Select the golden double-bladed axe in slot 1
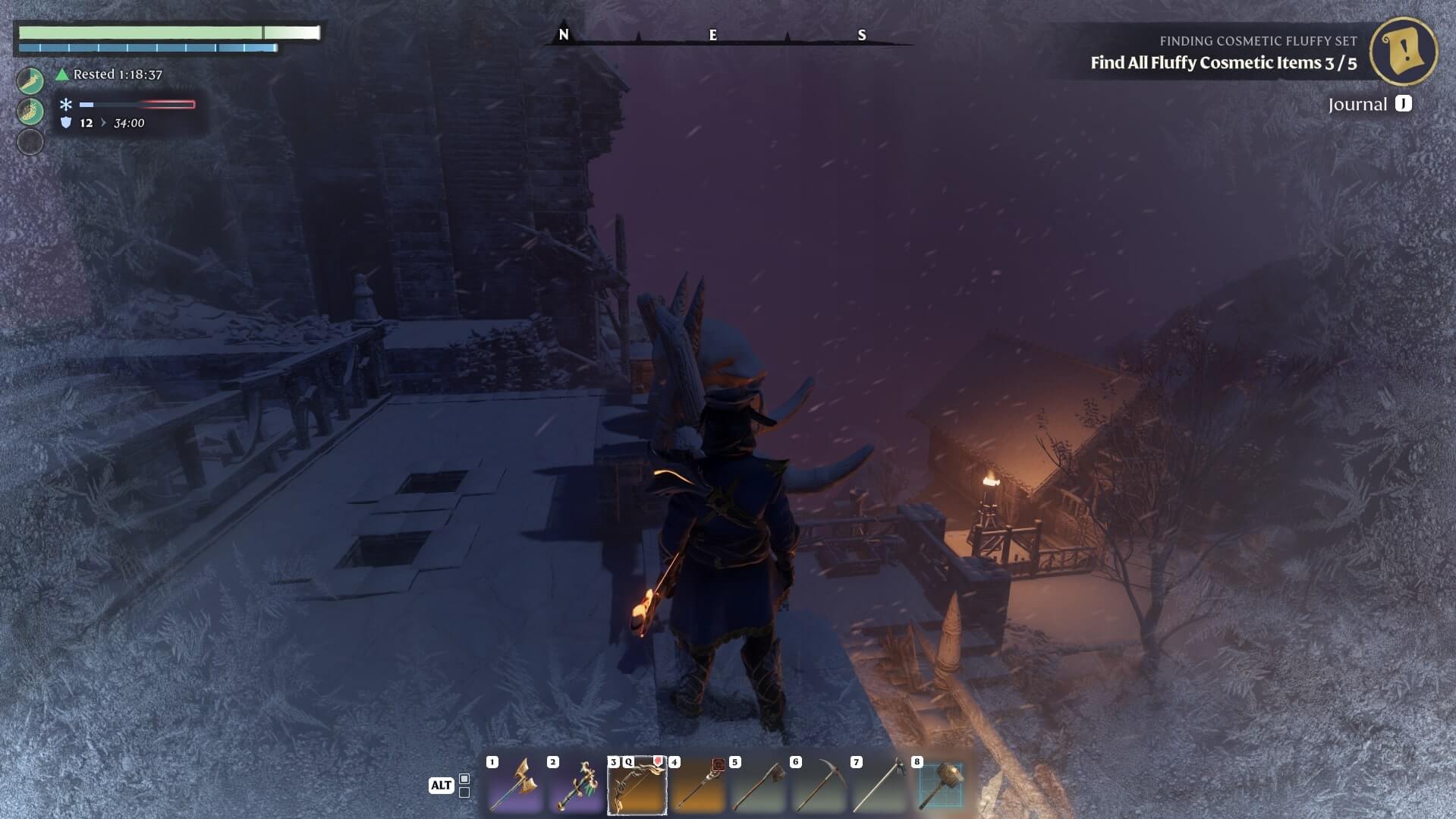The image size is (1456, 819). (x=516, y=785)
